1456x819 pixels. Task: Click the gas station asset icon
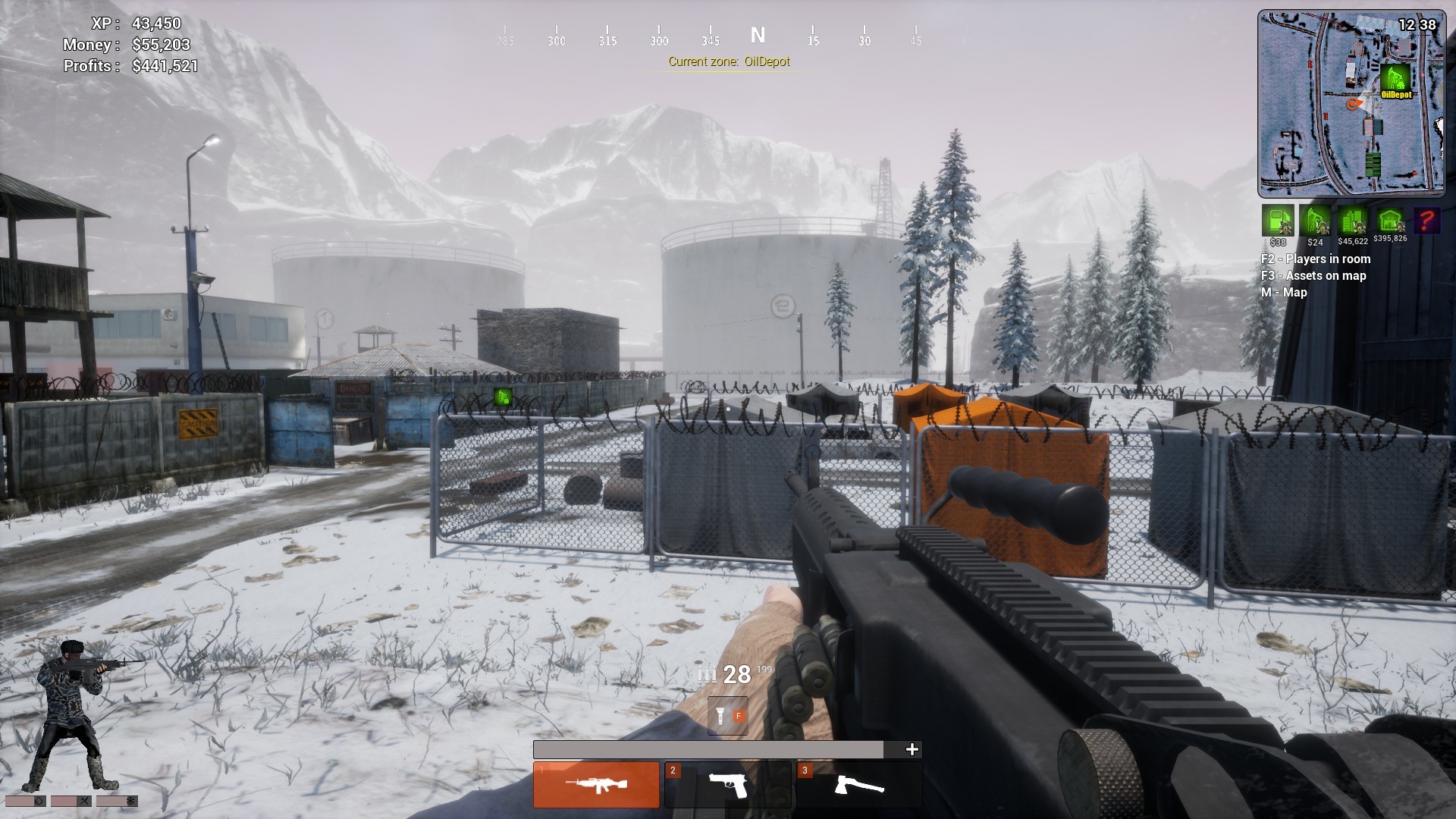(x=1278, y=220)
